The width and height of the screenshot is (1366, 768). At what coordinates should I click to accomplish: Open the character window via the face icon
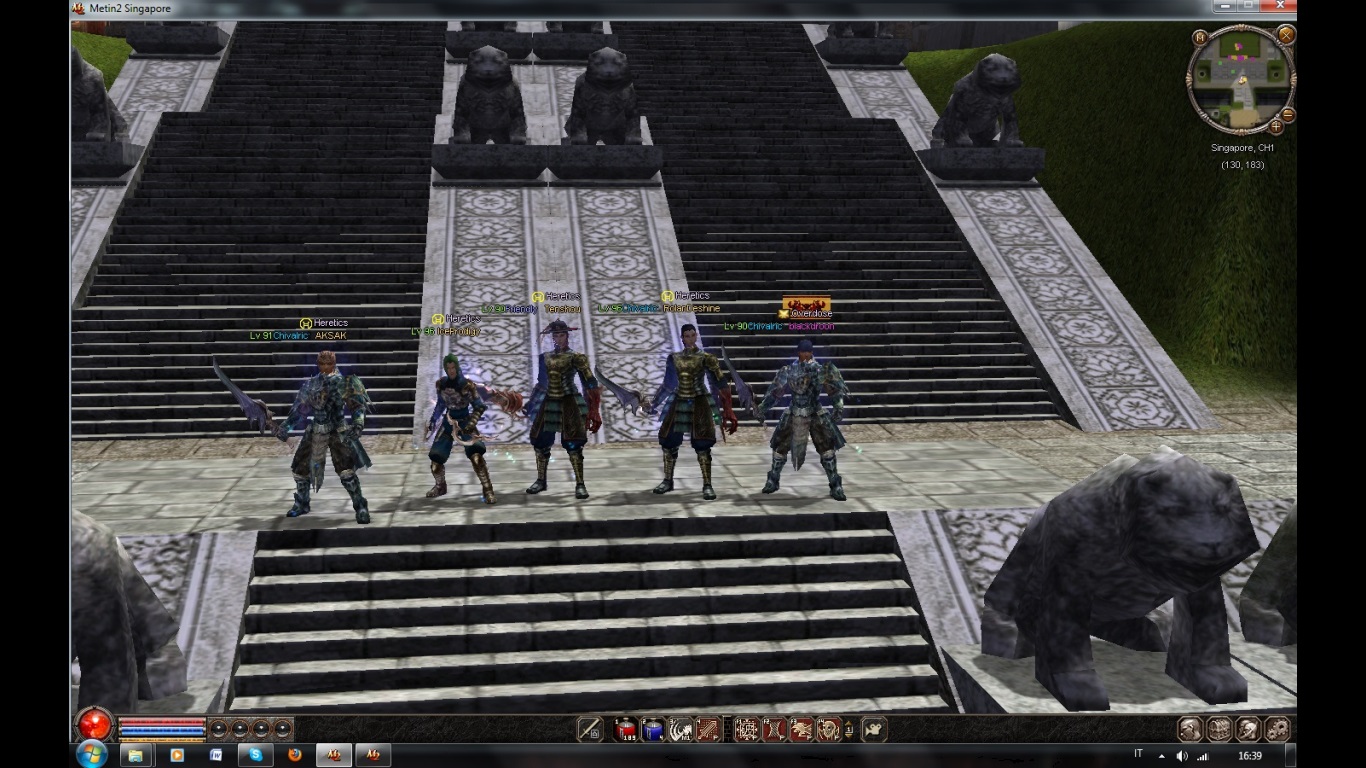click(x=1189, y=729)
